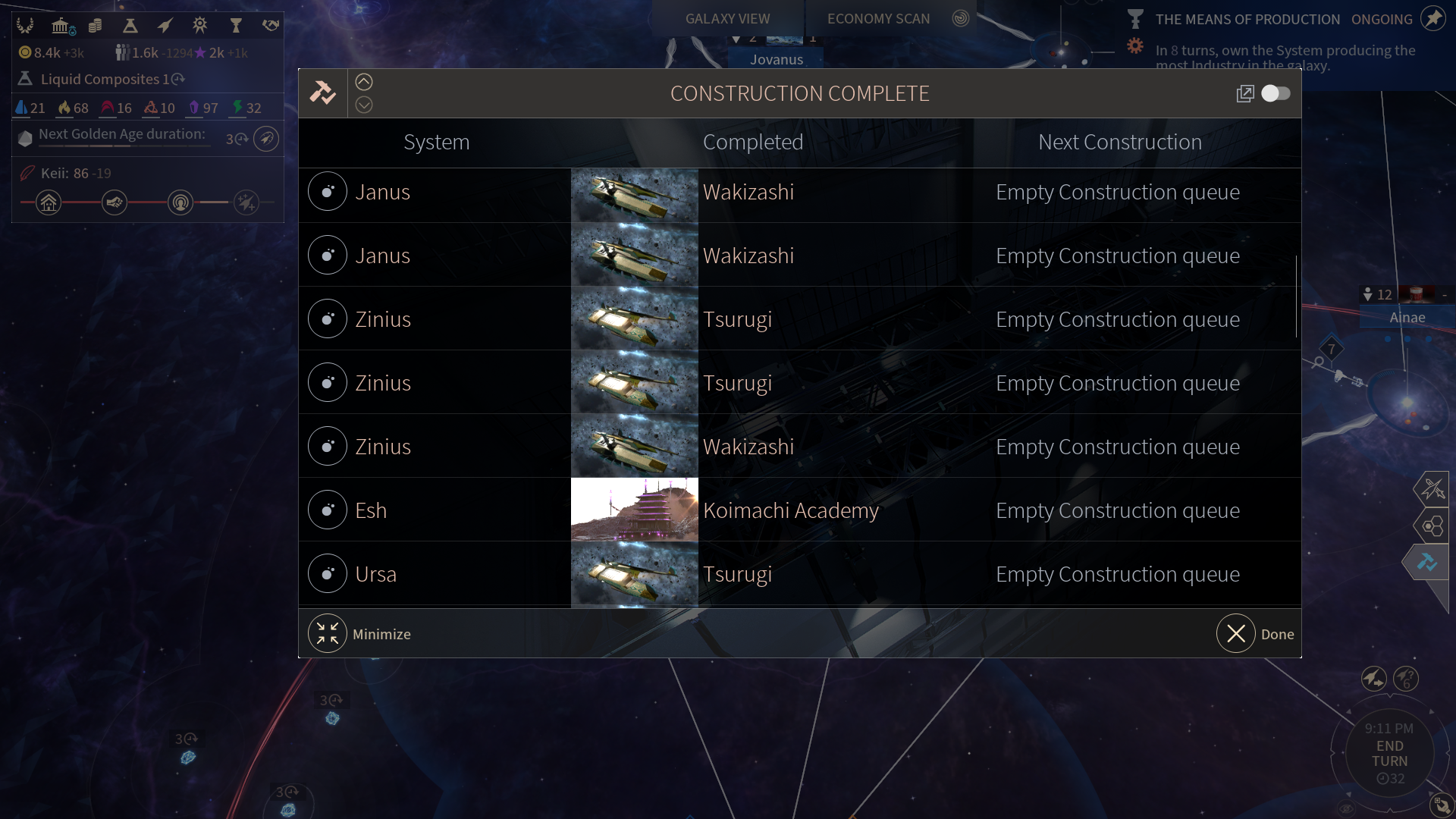Viewport: 1456px width, 819px height.
Task: Open the Economy Scan view
Action: click(878, 19)
